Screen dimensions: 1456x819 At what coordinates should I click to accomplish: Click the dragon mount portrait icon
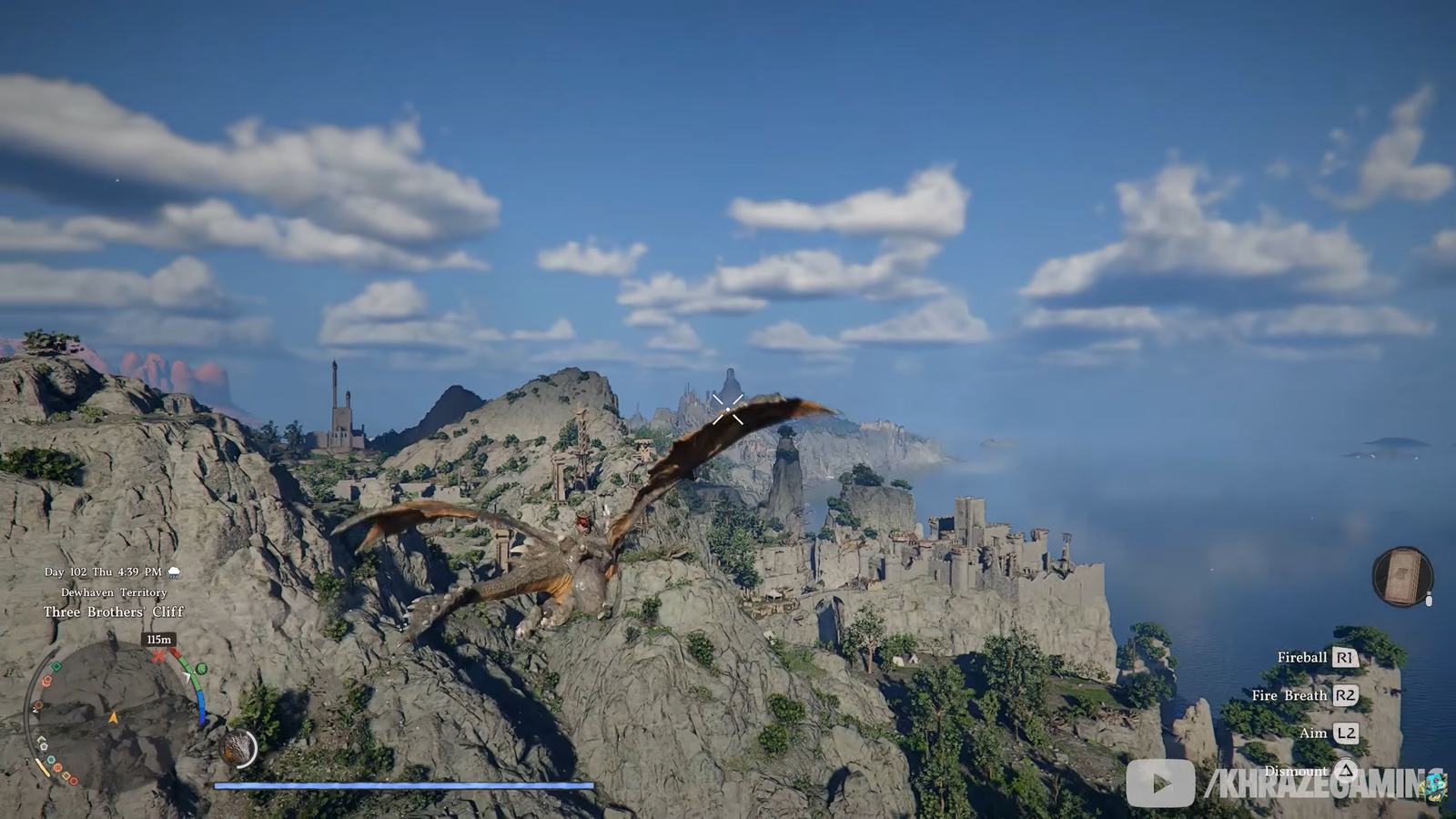[239, 748]
